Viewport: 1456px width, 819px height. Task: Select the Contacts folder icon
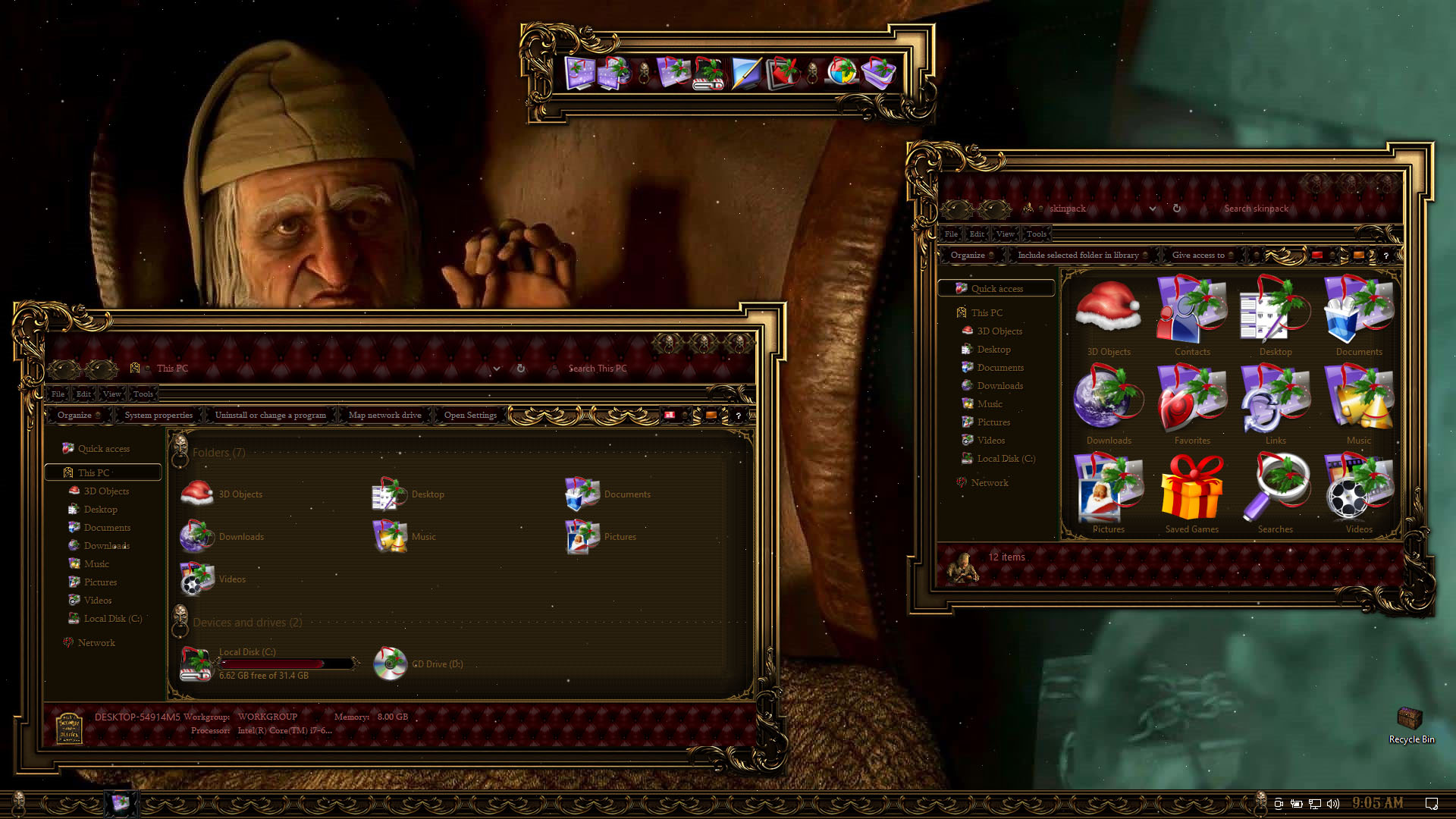click(1191, 312)
